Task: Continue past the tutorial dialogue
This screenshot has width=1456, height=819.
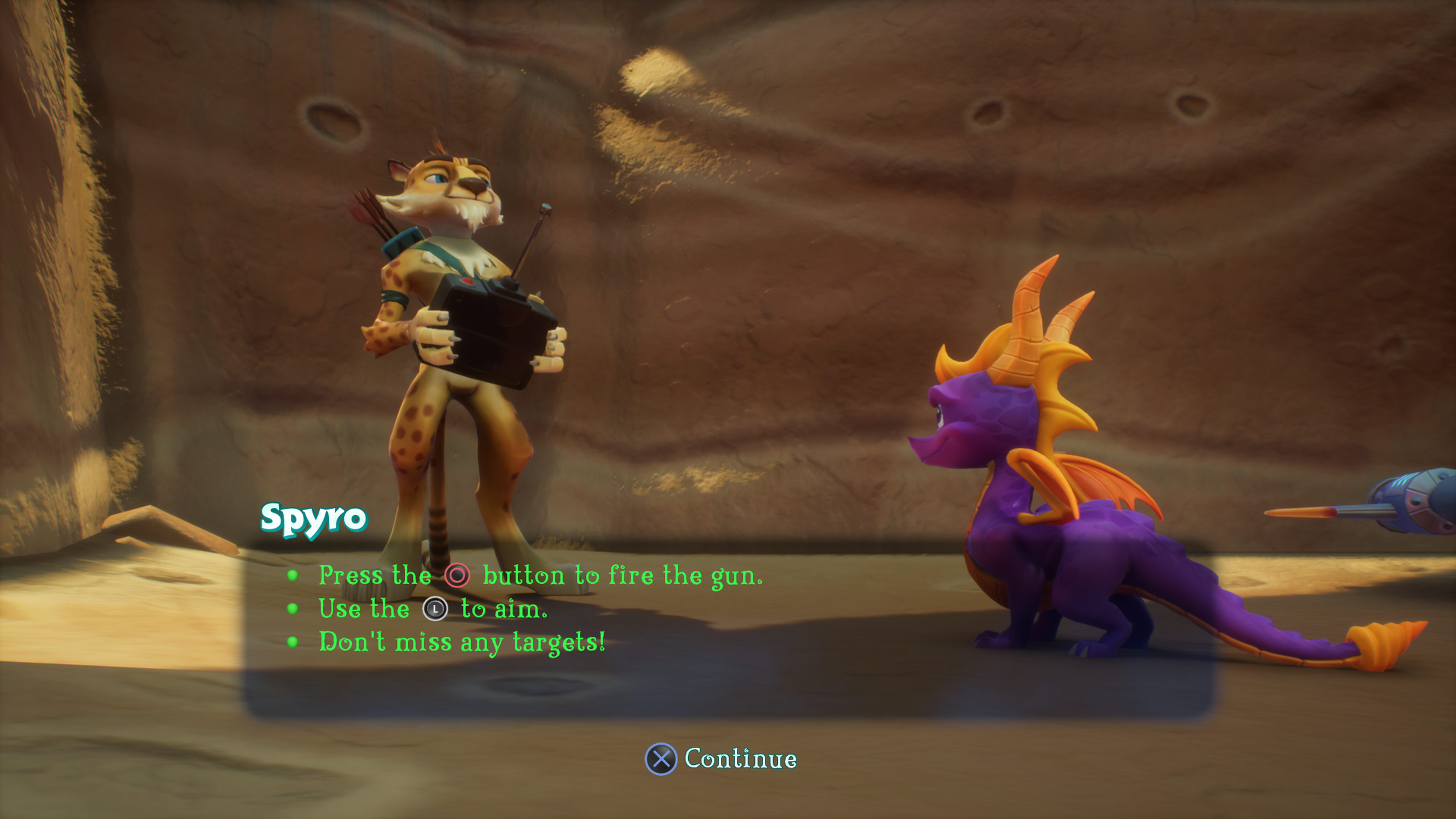Action: (x=721, y=758)
